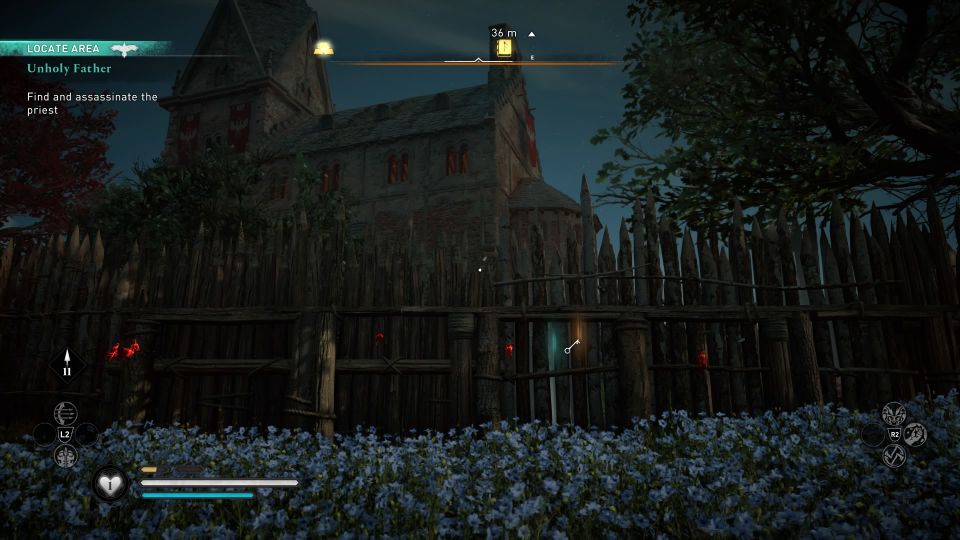Activate the lower ranged ability icon

[65, 455]
